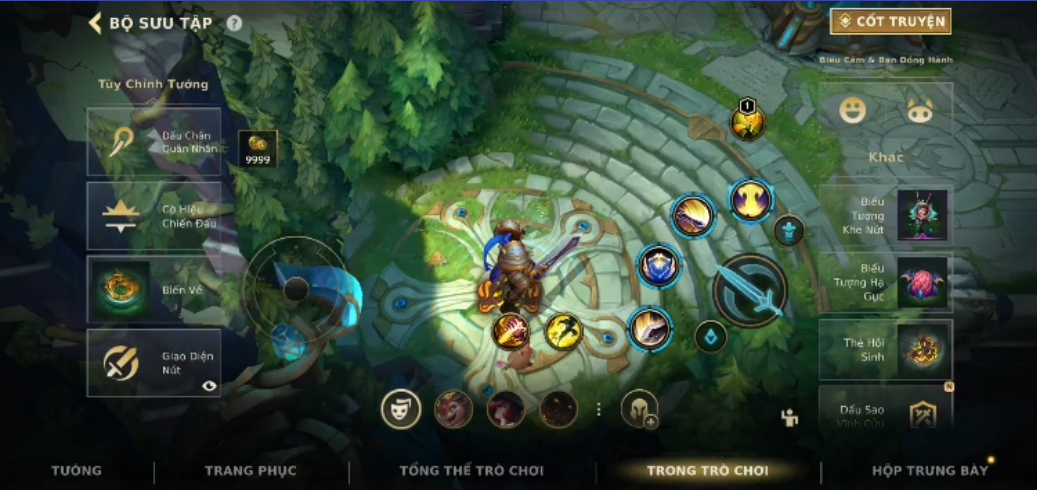Click the smiley face emote icon
1037x490 pixels.
852,110
